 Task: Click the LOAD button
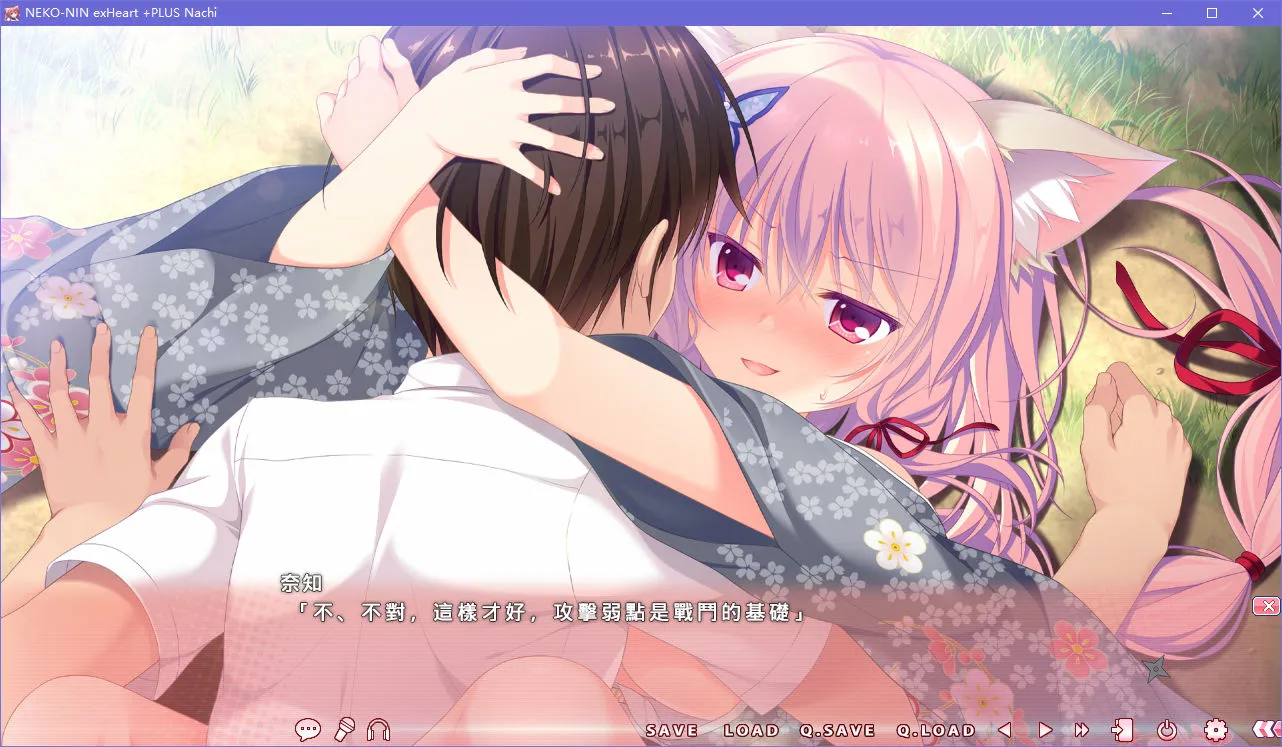pyautogui.click(x=752, y=730)
